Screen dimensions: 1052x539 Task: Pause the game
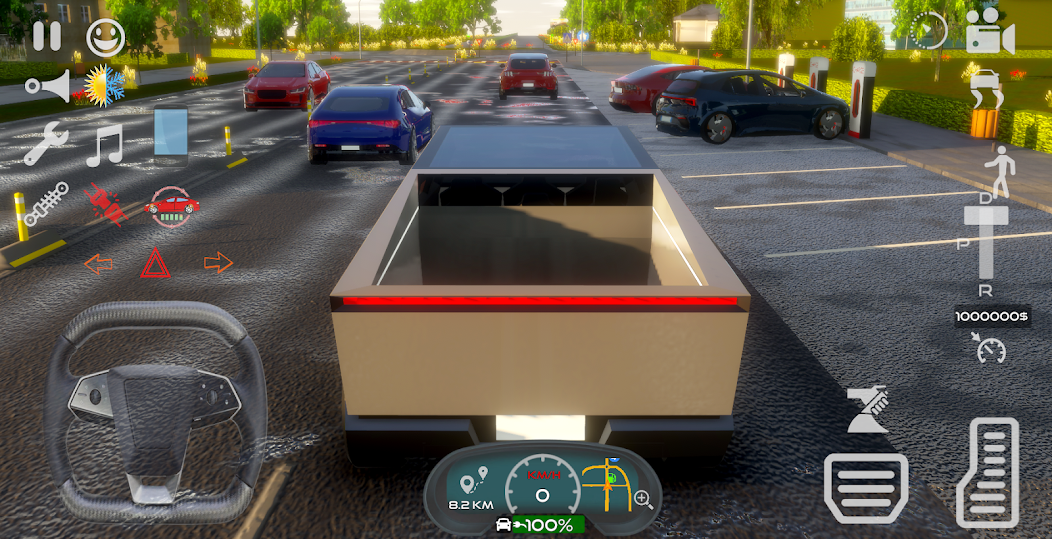[46, 35]
